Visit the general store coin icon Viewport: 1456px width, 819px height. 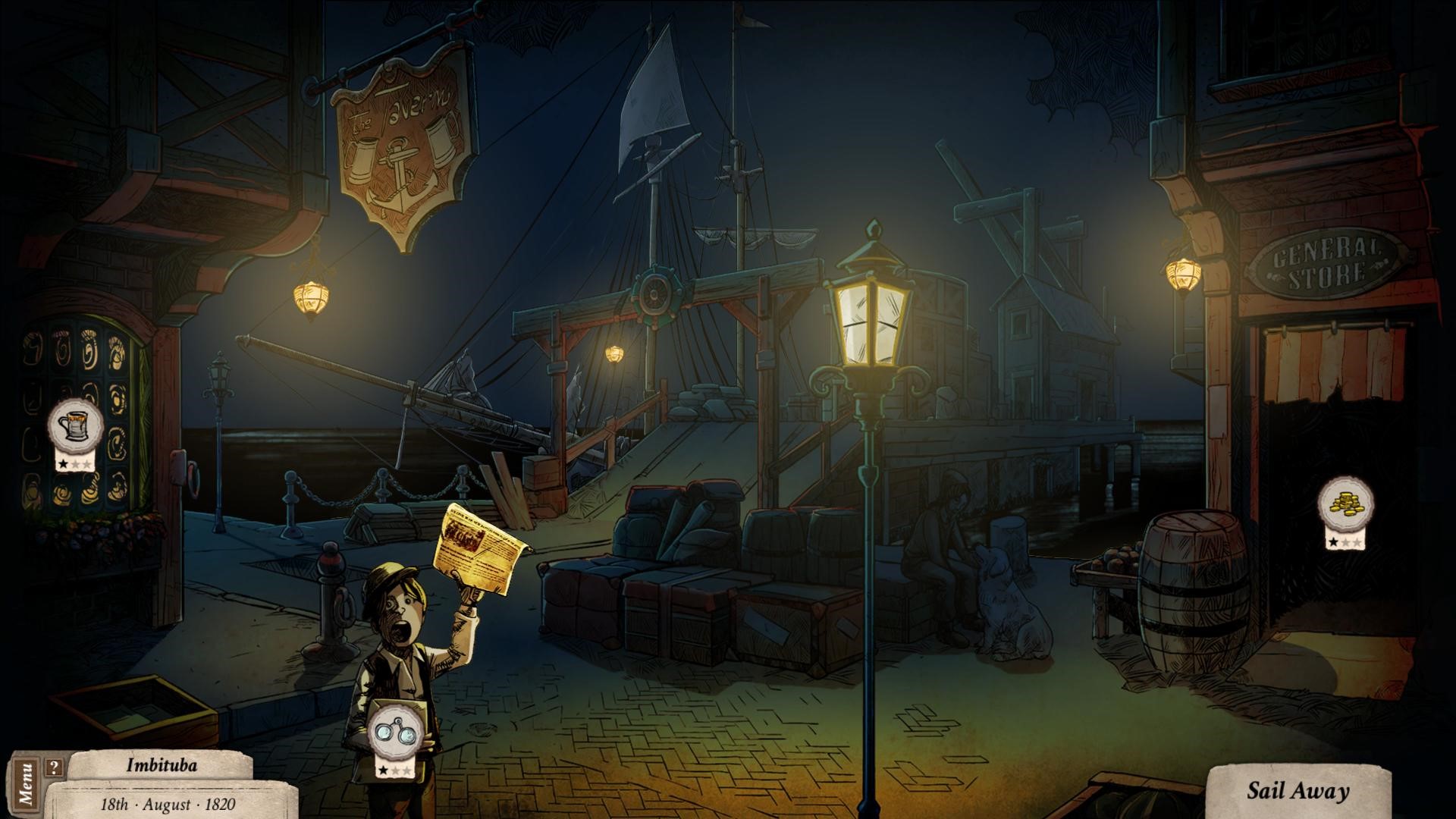[x=1345, y=503]
